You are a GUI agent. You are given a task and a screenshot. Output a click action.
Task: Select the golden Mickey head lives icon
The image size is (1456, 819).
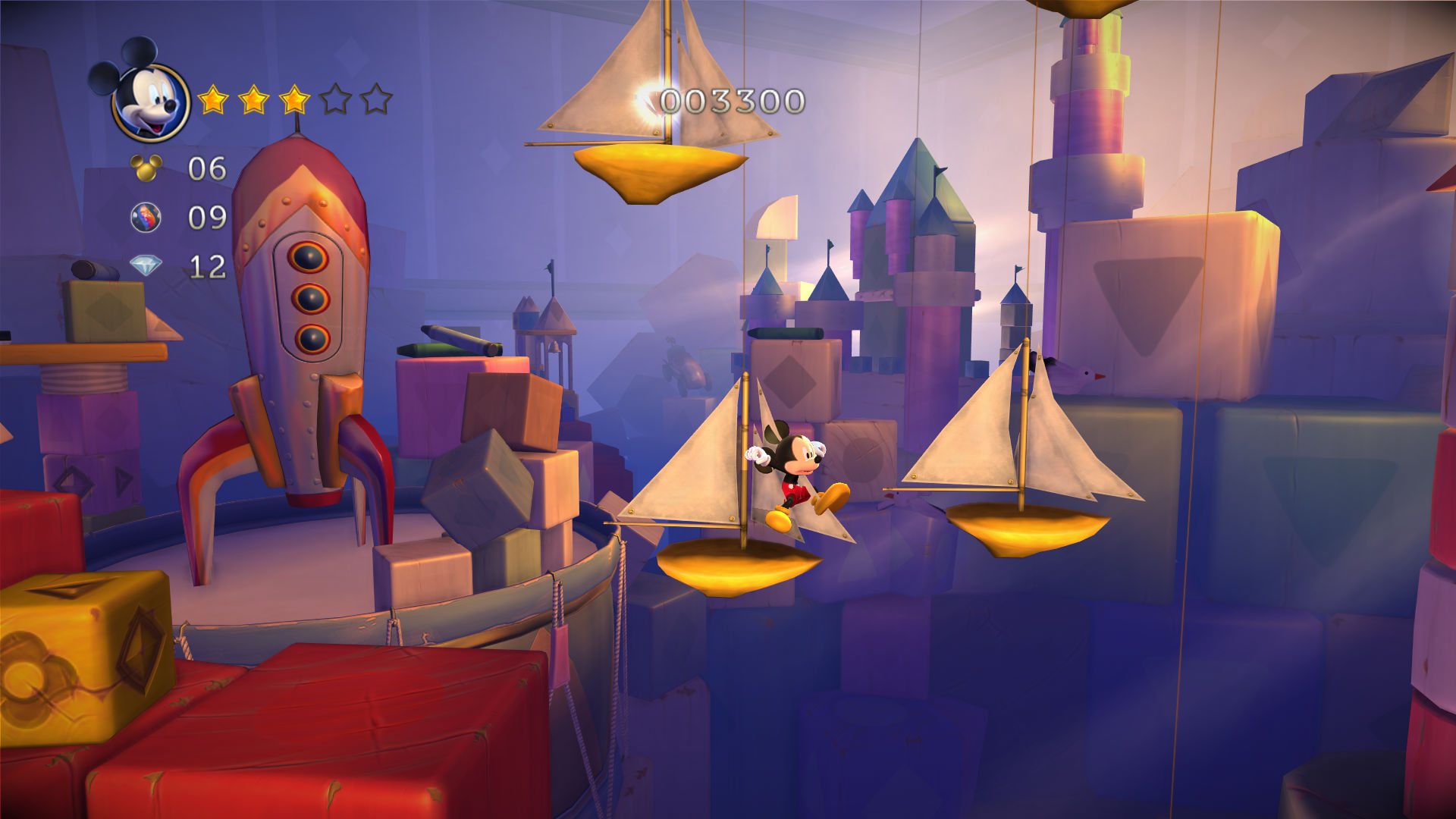point(146,168)
